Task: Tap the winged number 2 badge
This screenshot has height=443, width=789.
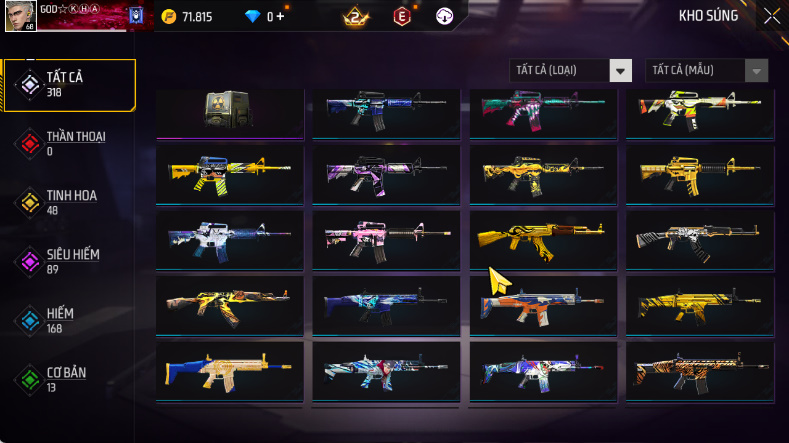Action: (355, 17)
